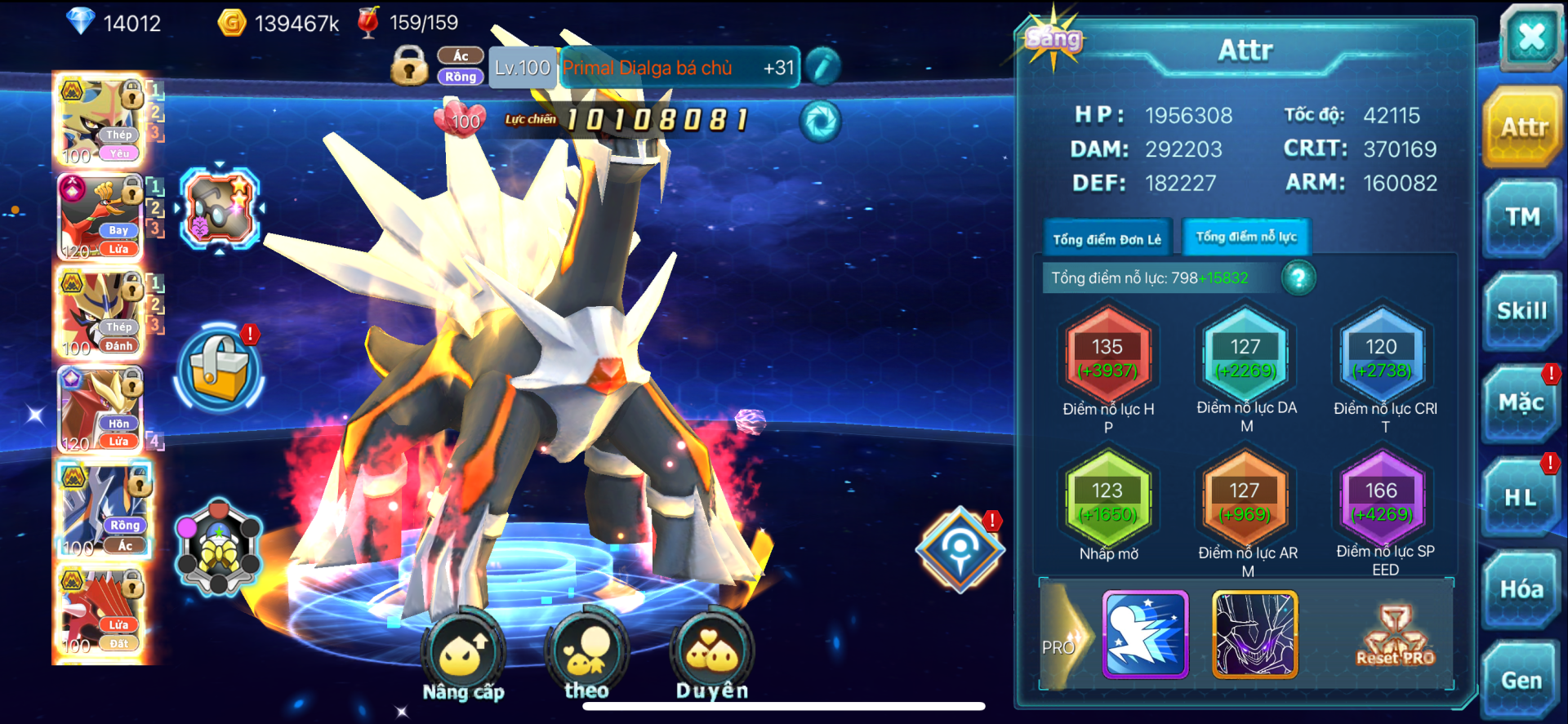Choose the purple SPEED effort hexagon
Screen dimensions: 1568x724
tap(1382, 501)
